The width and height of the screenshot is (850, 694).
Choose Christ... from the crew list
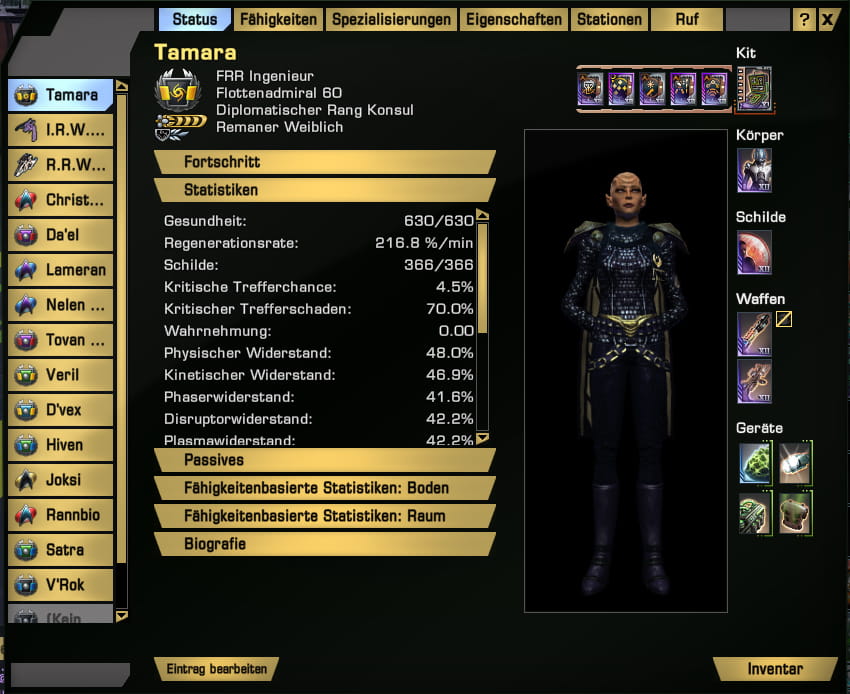60,200
